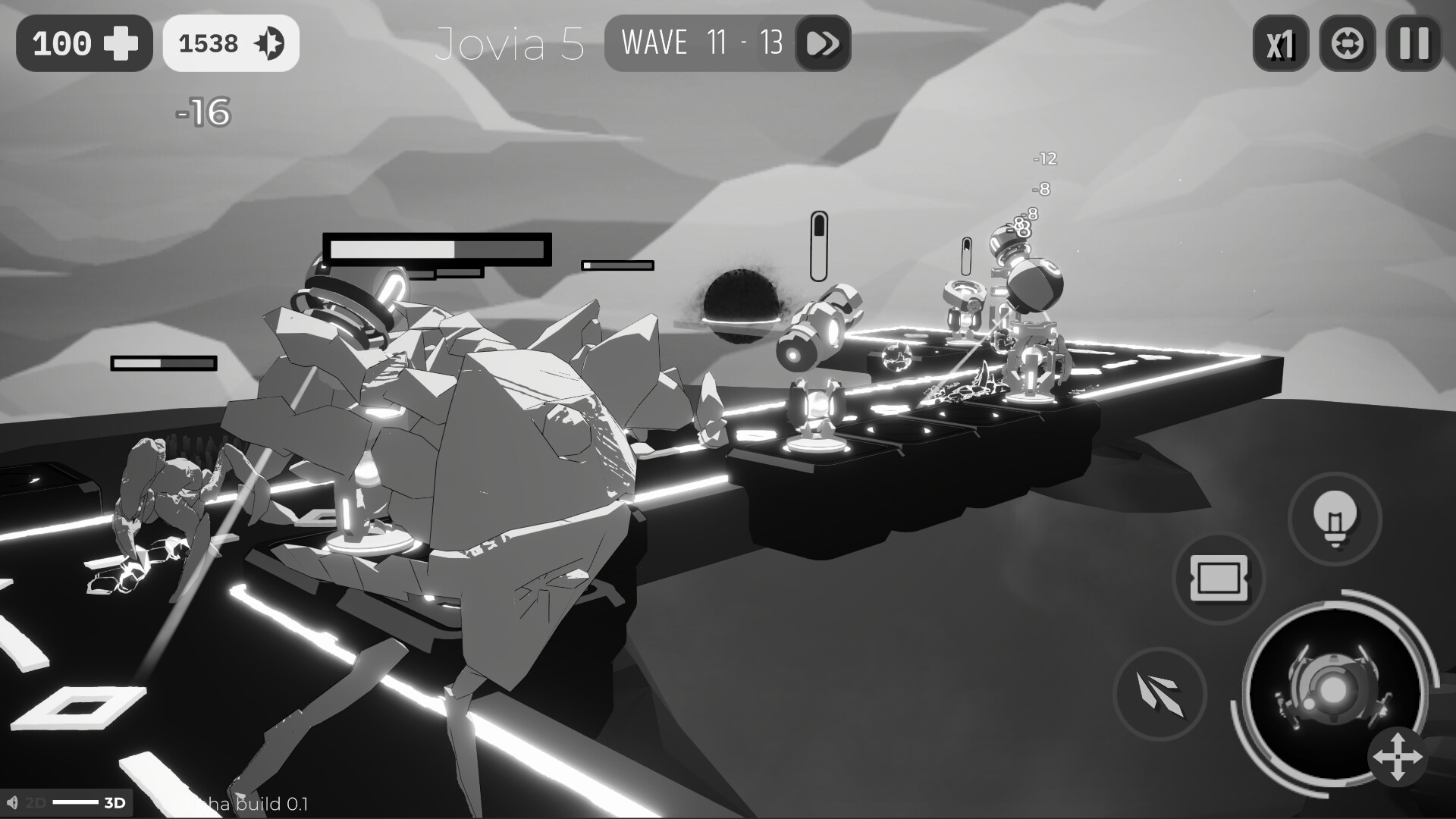Screen dimensions: 1456x819
Task: Switch the sound mode to 2D
Action: tap(35, 801)
